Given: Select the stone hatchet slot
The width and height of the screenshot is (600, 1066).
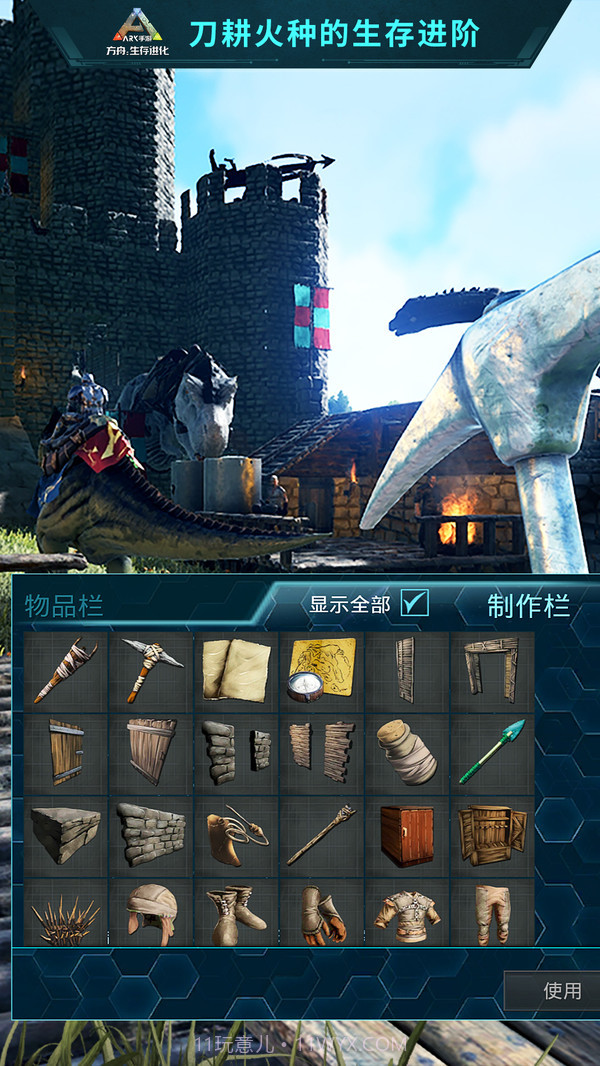Looking at the screenshot, I should pyautogui.click(x=65, y=670).
